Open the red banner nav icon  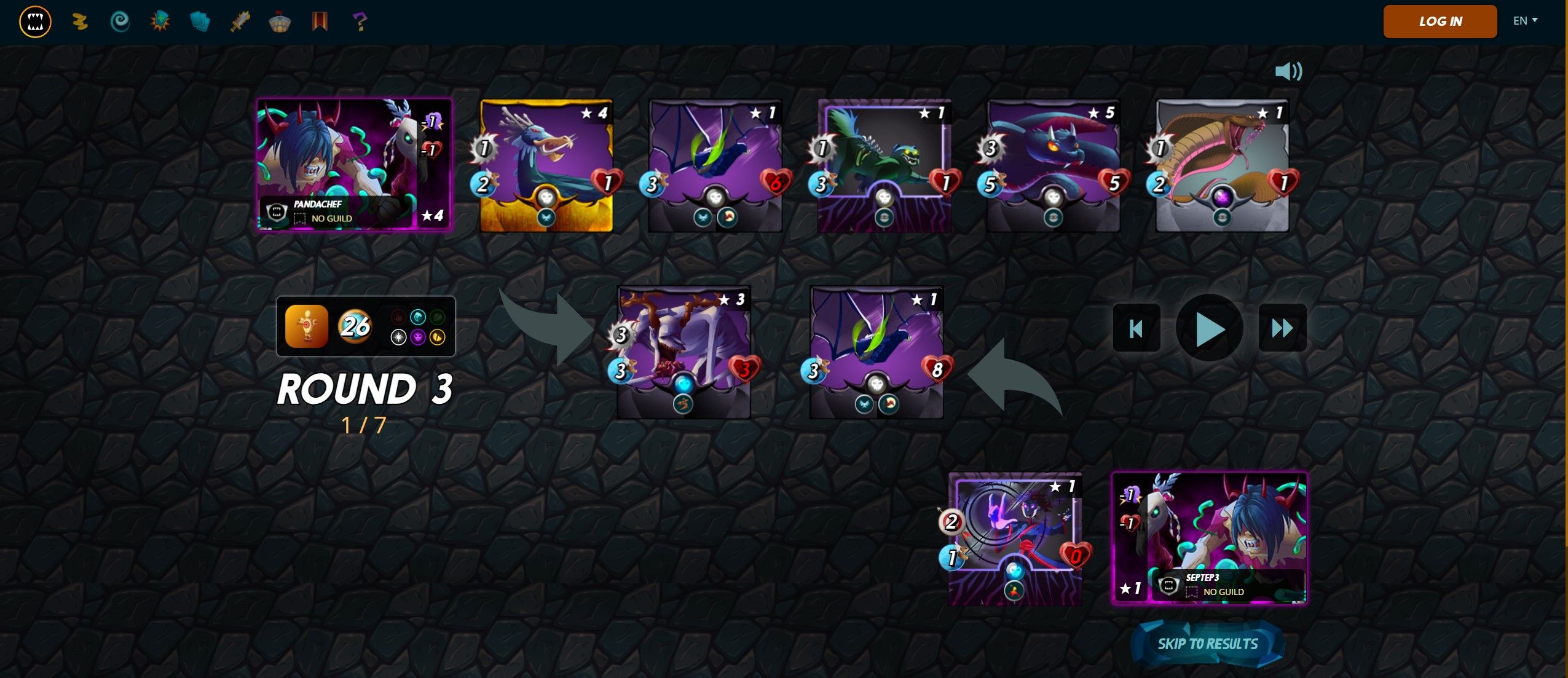(x=320, y=22)
